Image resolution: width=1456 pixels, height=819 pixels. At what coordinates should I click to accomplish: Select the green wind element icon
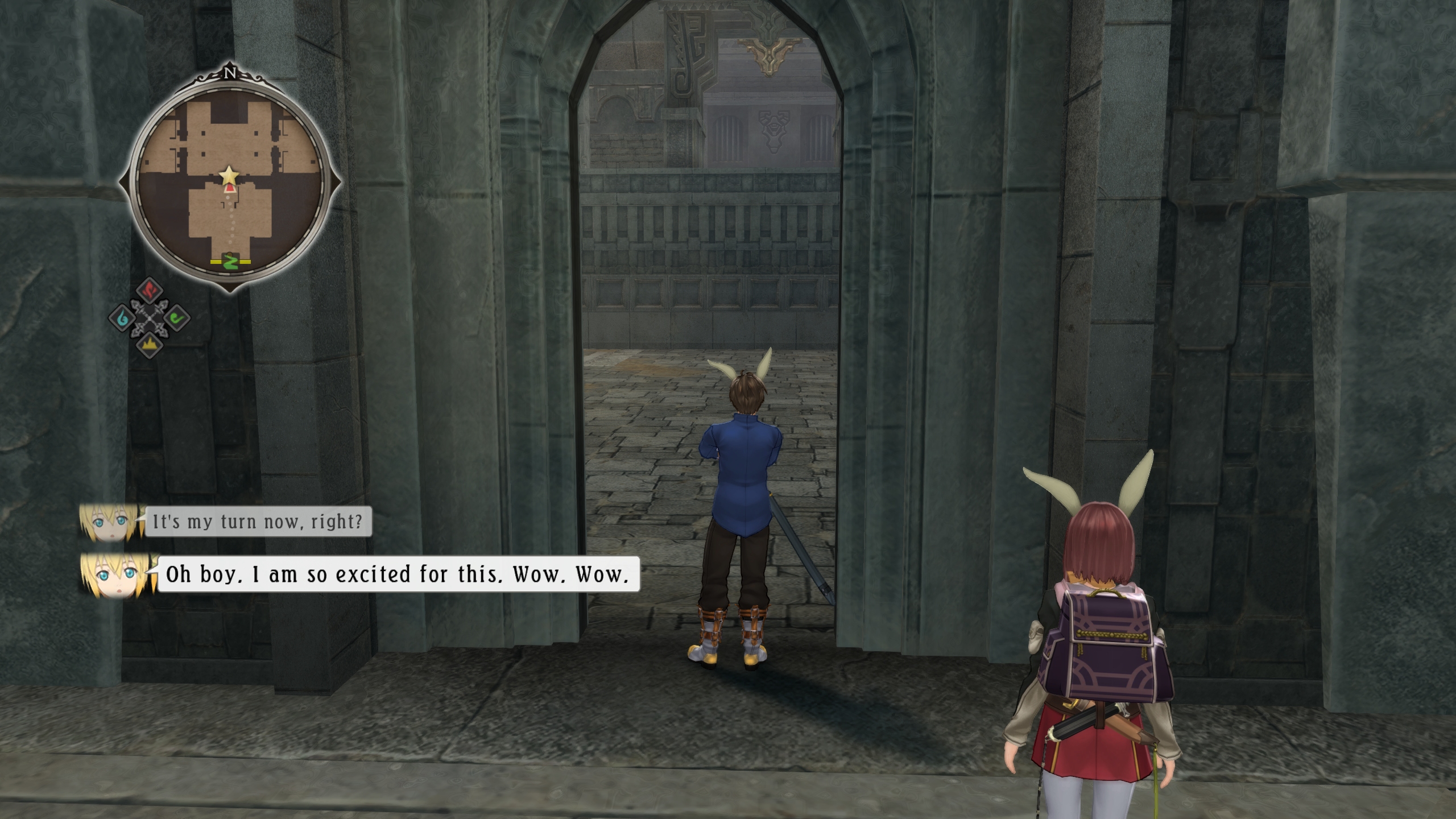[x=177, y=317]
